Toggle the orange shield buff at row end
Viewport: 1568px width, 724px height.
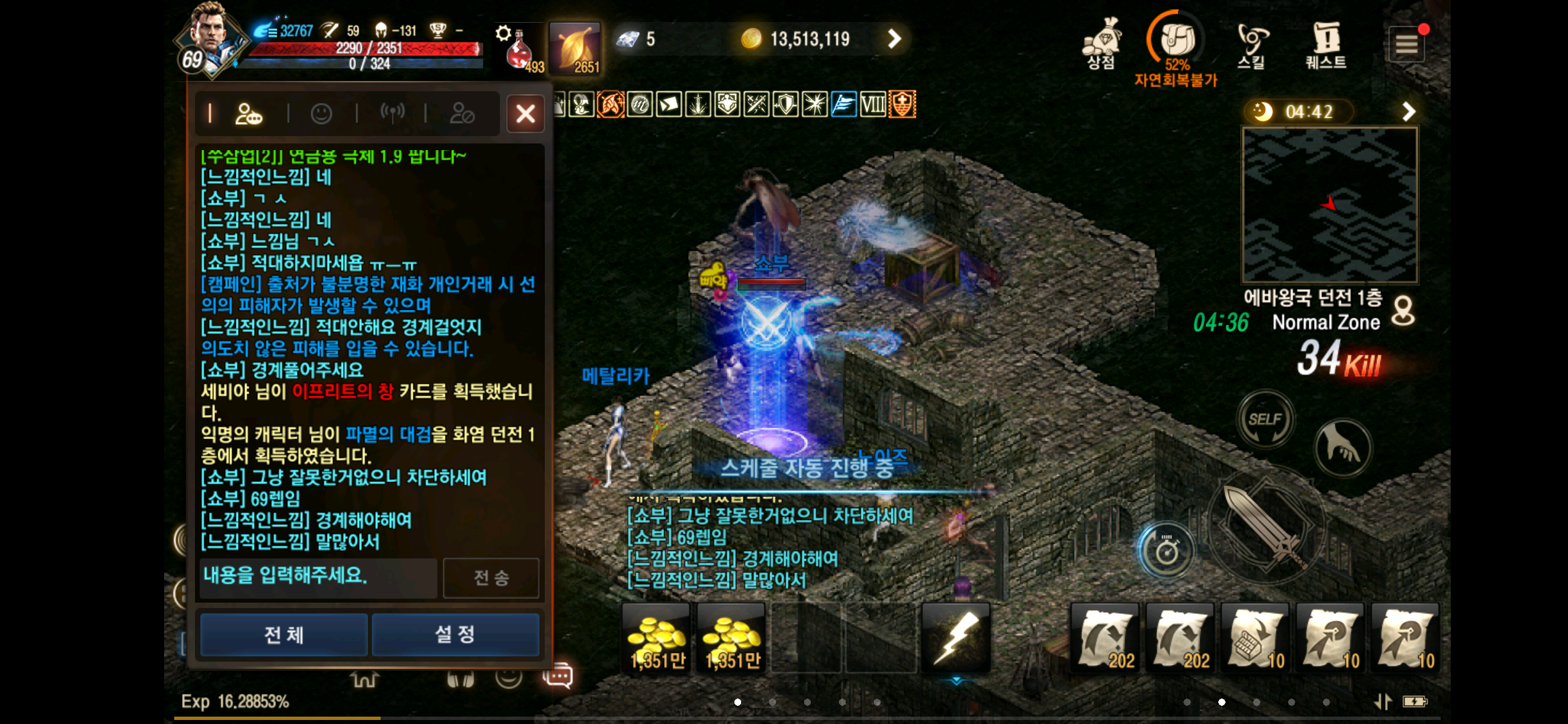click(903, 105)
